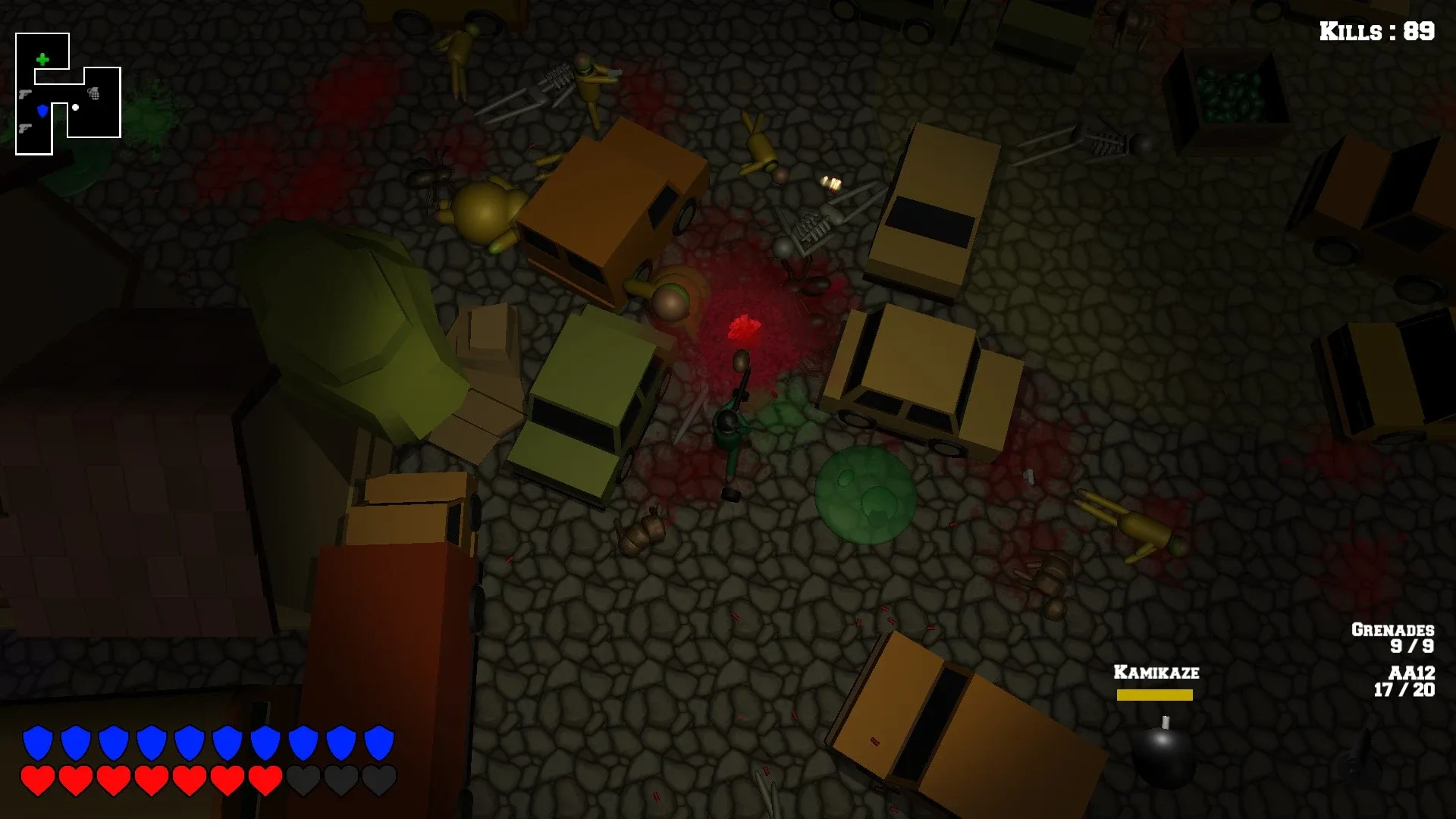Click the Kills : 89 counter
The height and width of the screenshot is (819, 1456).
coord(1376,32)
